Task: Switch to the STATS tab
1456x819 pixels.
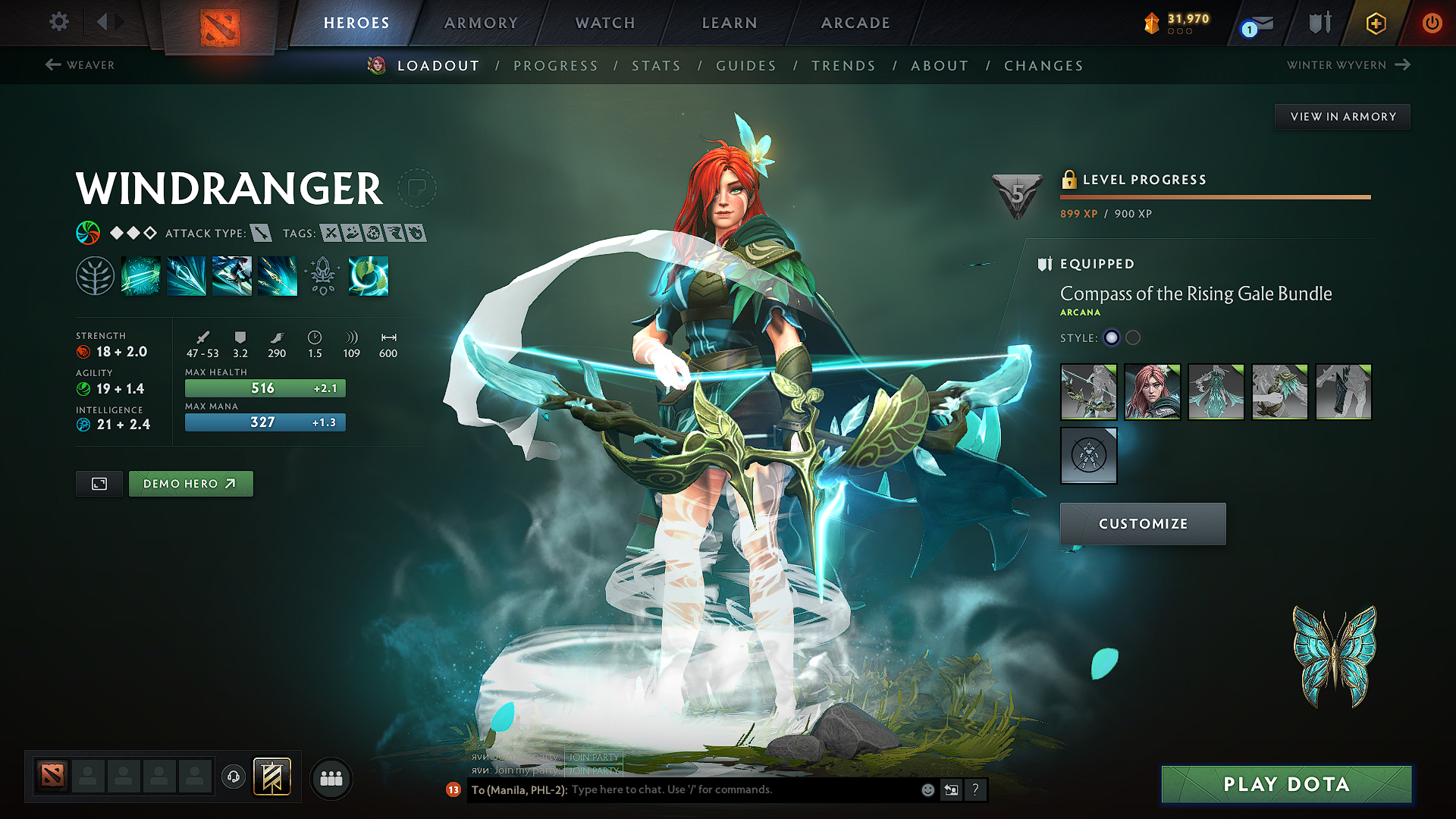Action: (657, 66)
